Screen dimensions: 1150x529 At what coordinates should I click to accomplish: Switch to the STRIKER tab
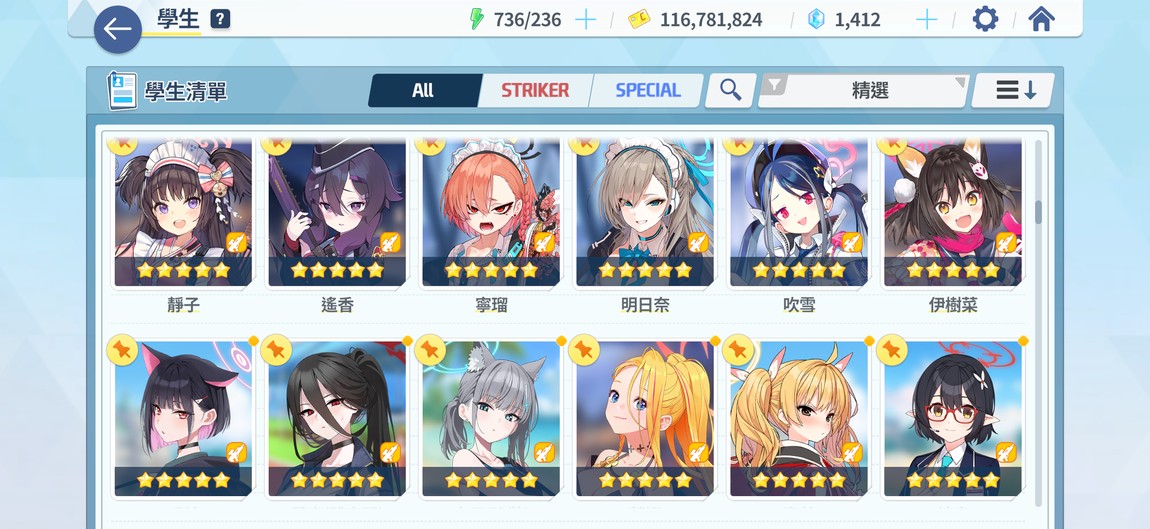tap(535, 91)
